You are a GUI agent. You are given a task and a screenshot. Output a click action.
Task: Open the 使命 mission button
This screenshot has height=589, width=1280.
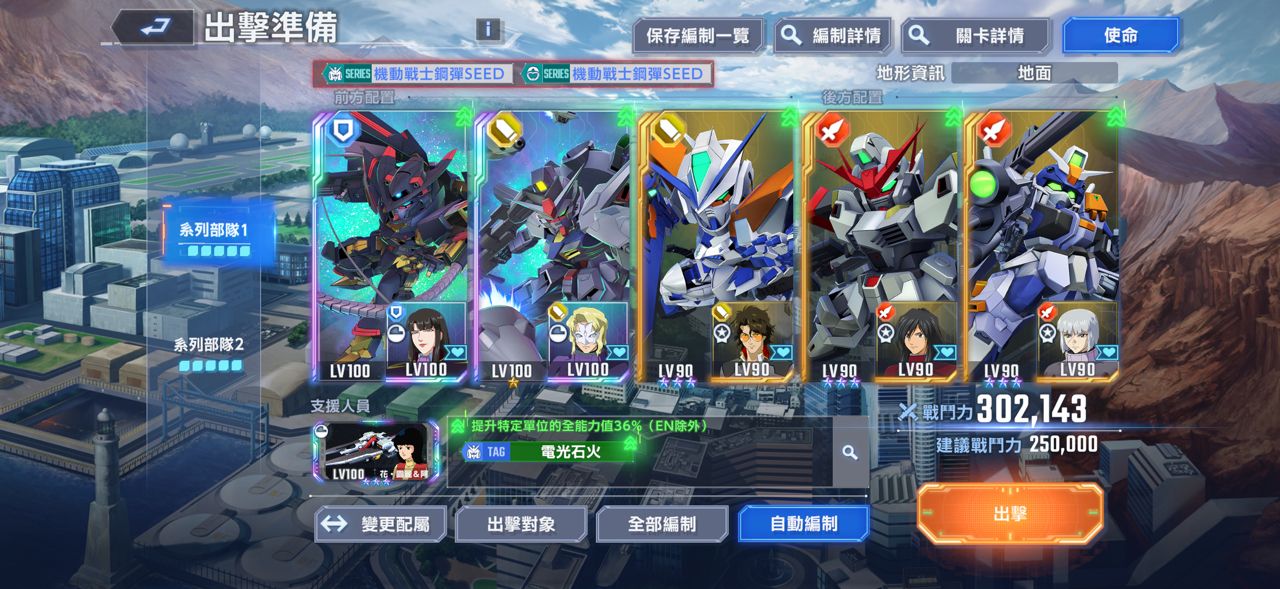pyautogui.click(x=1120, y=36)
